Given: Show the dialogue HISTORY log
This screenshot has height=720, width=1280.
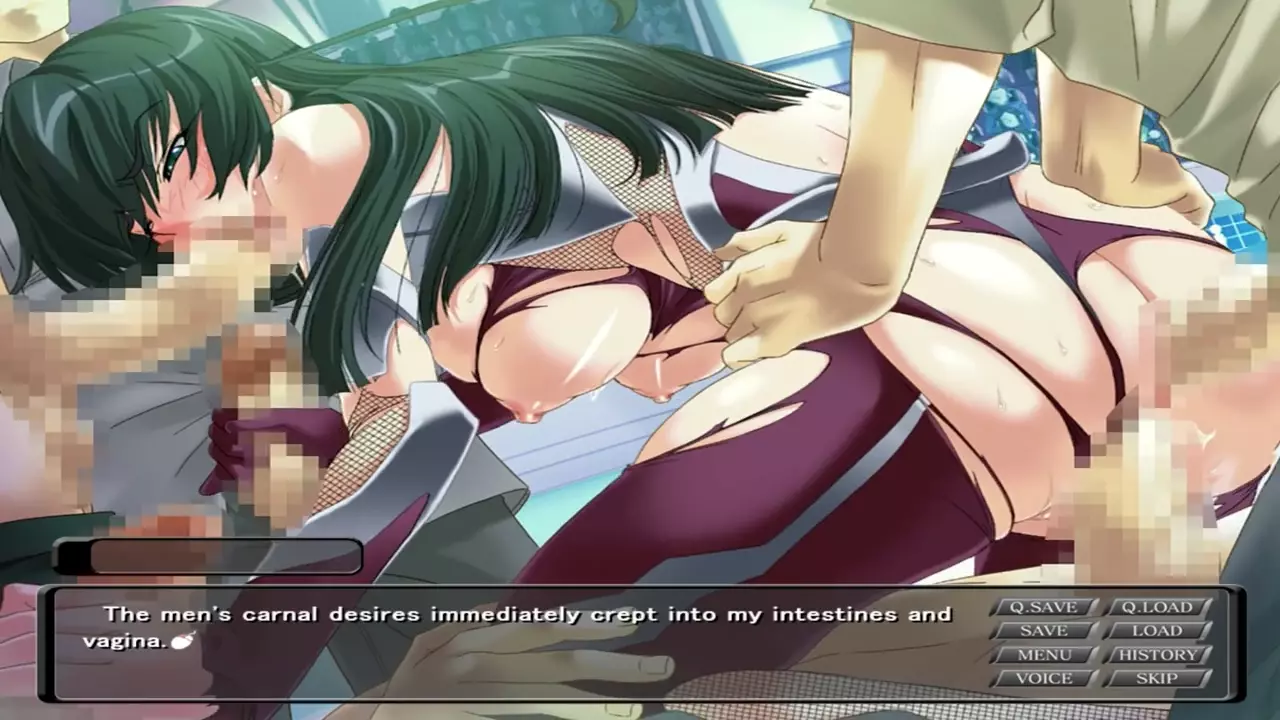Looking at the screenshot, I should (1156, 655).
